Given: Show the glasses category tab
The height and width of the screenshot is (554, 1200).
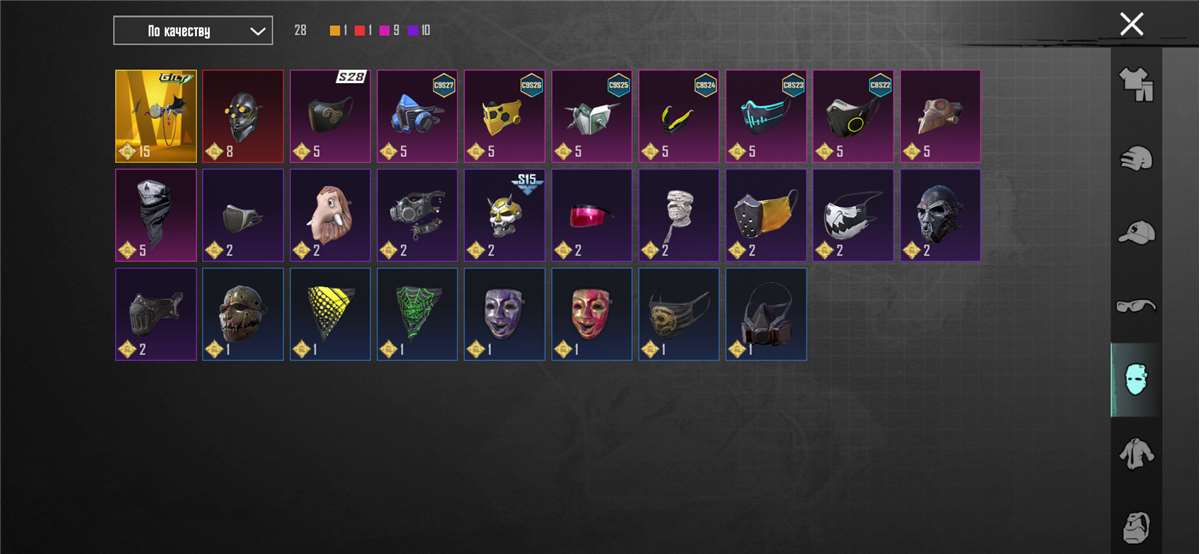Looking at the screenshot, I should [x=1136, y=305].
